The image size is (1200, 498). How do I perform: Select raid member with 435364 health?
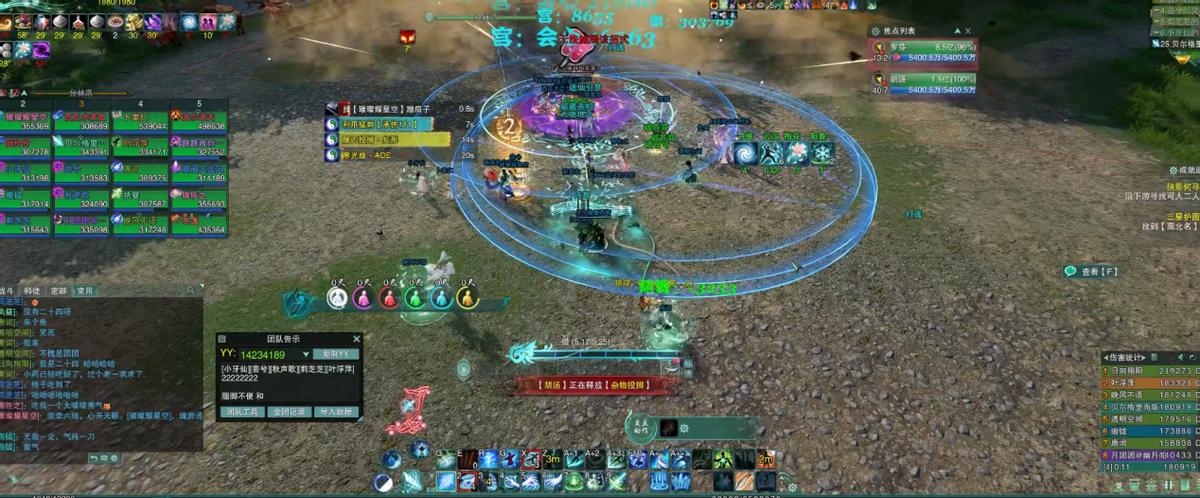198,225
